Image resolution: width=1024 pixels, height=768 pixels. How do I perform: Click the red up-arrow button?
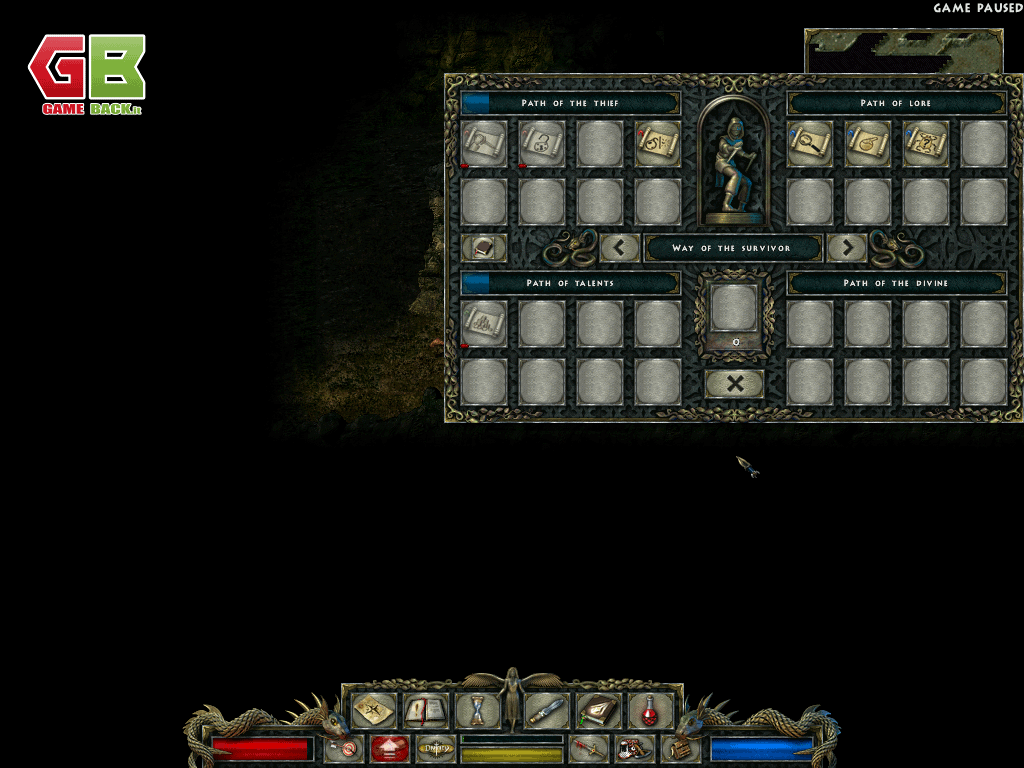390,748
